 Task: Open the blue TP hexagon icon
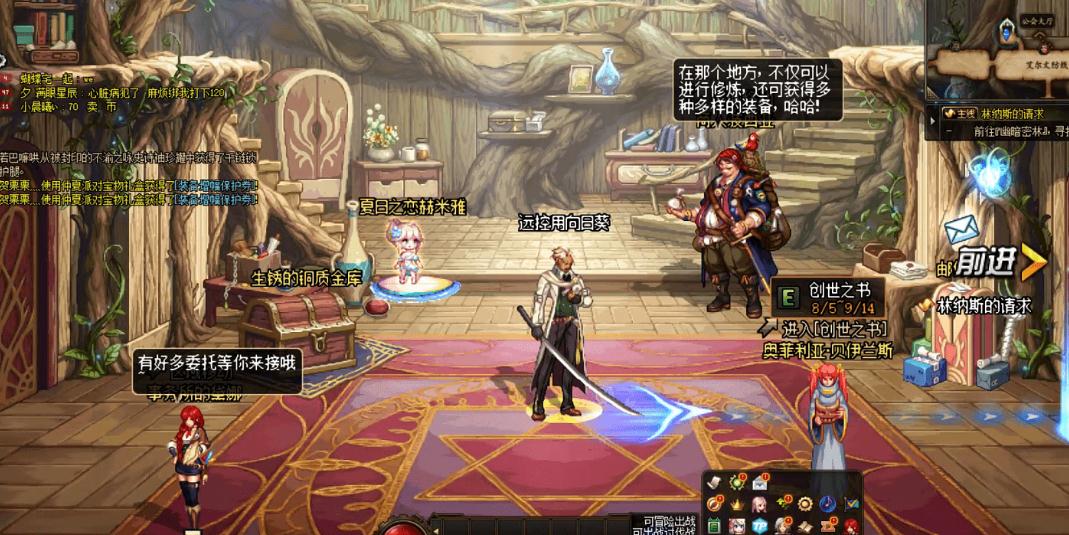coord(760,526)
